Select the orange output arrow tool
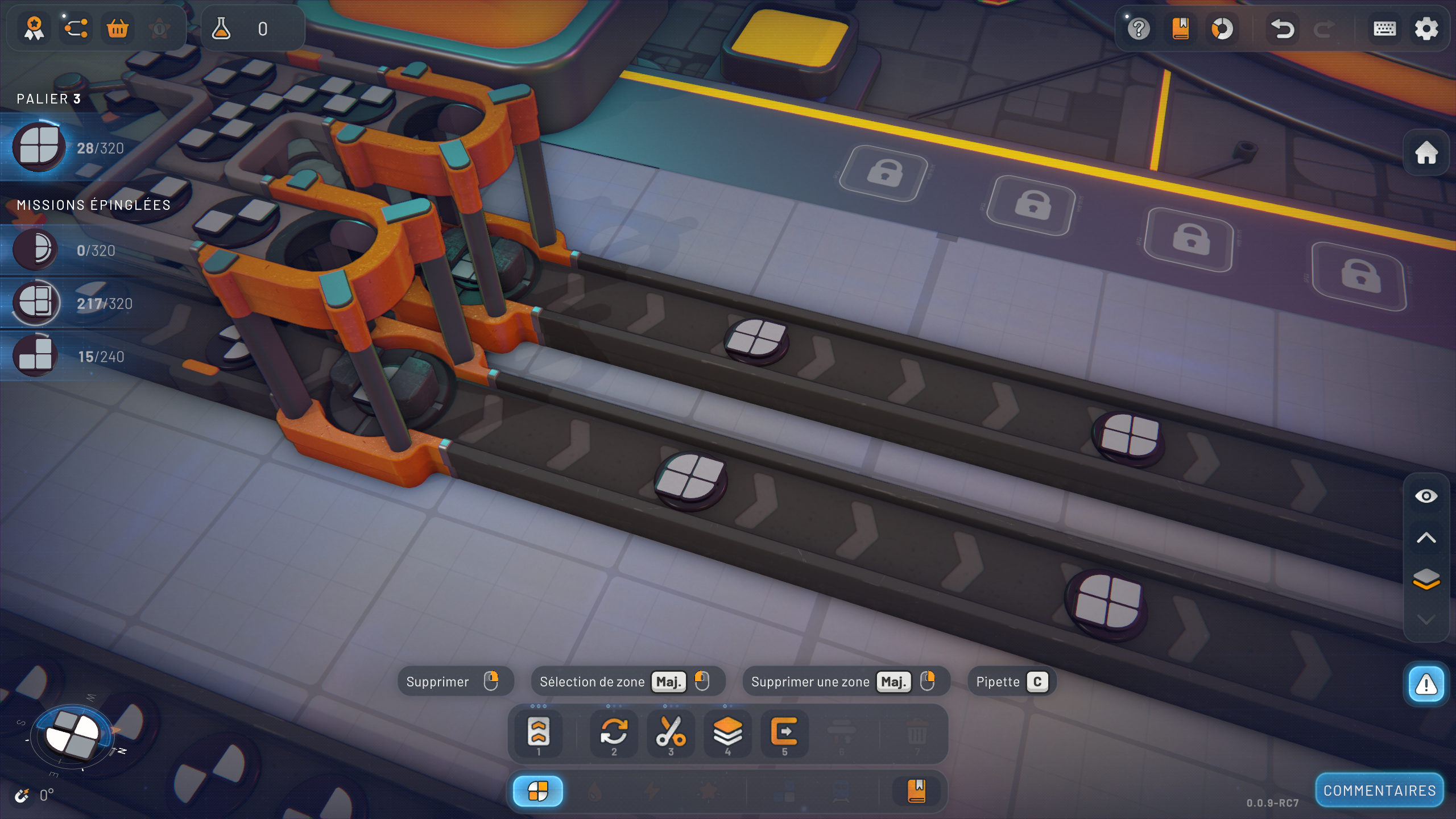This screenshot has height=819, width=1456. click(784, 733)
